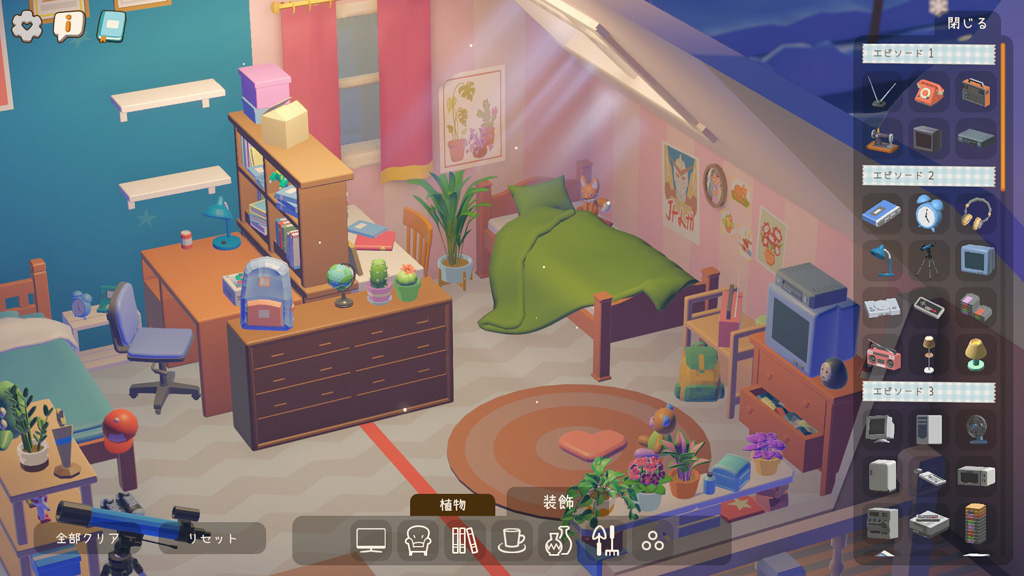This screenshot has height=576, width=1024.
Task: Open the info speech bubble
Action: point(69,26)
